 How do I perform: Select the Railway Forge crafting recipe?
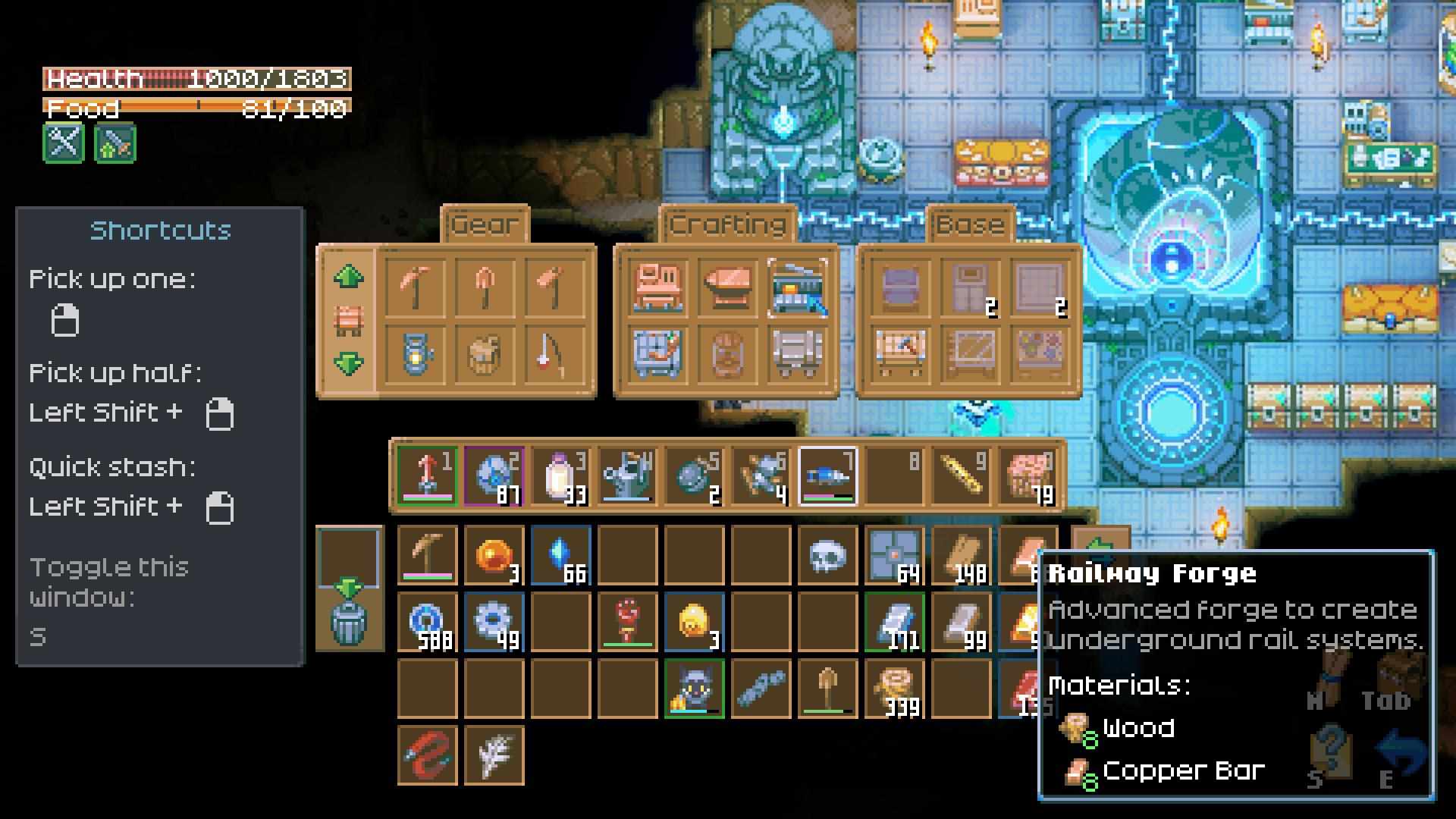click(x=798, y=287)
